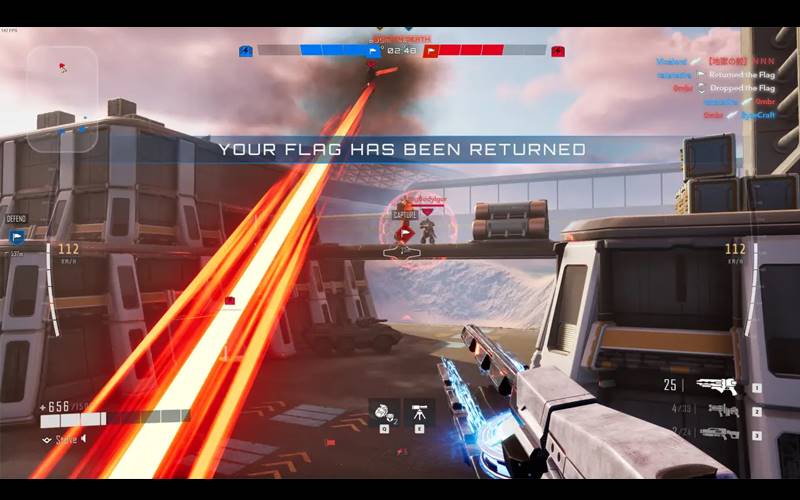Click the Defend flag objective marker

[x=17, y=236]
